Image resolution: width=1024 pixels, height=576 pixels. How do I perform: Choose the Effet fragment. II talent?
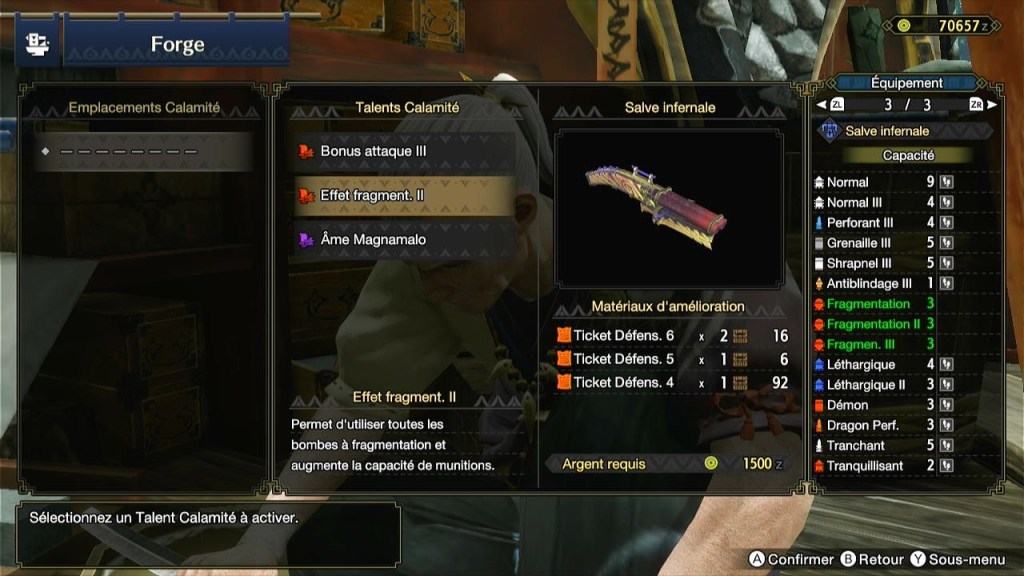(405, 196)
